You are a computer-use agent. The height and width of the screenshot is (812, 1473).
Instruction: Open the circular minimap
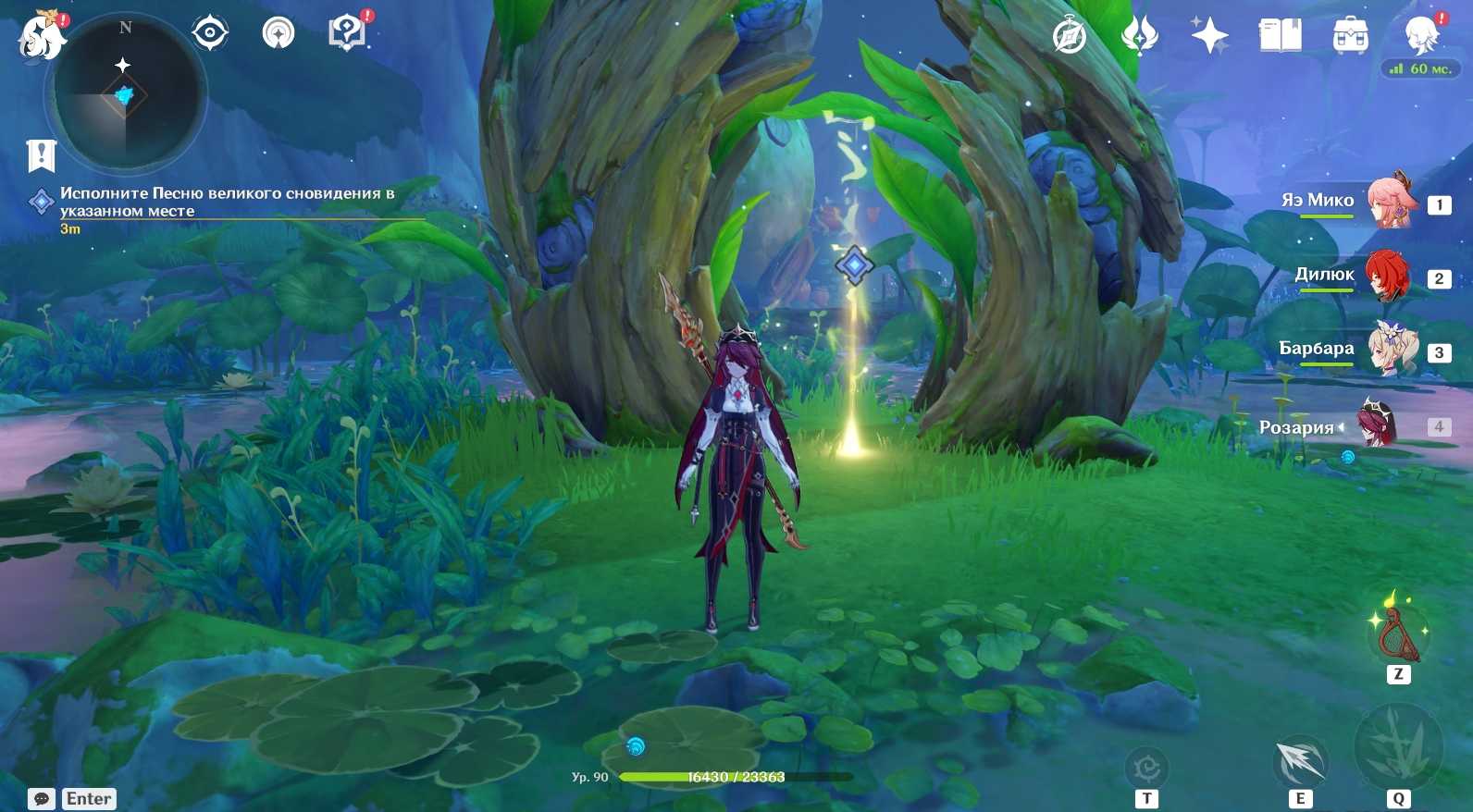click(x=125, y=92)
